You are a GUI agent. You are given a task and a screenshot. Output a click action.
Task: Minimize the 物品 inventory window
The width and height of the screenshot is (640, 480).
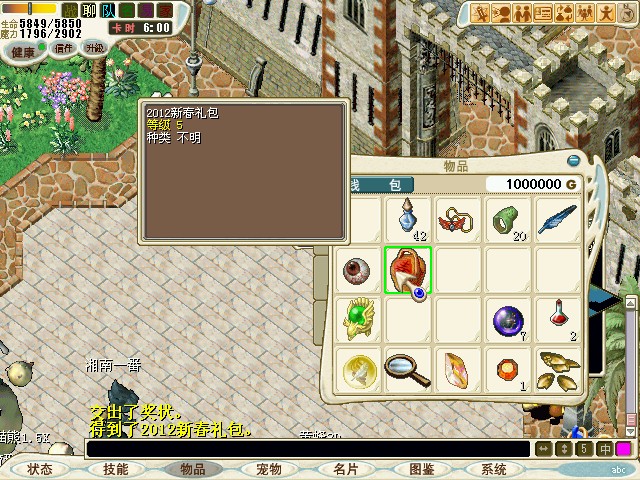coord(574,160)
